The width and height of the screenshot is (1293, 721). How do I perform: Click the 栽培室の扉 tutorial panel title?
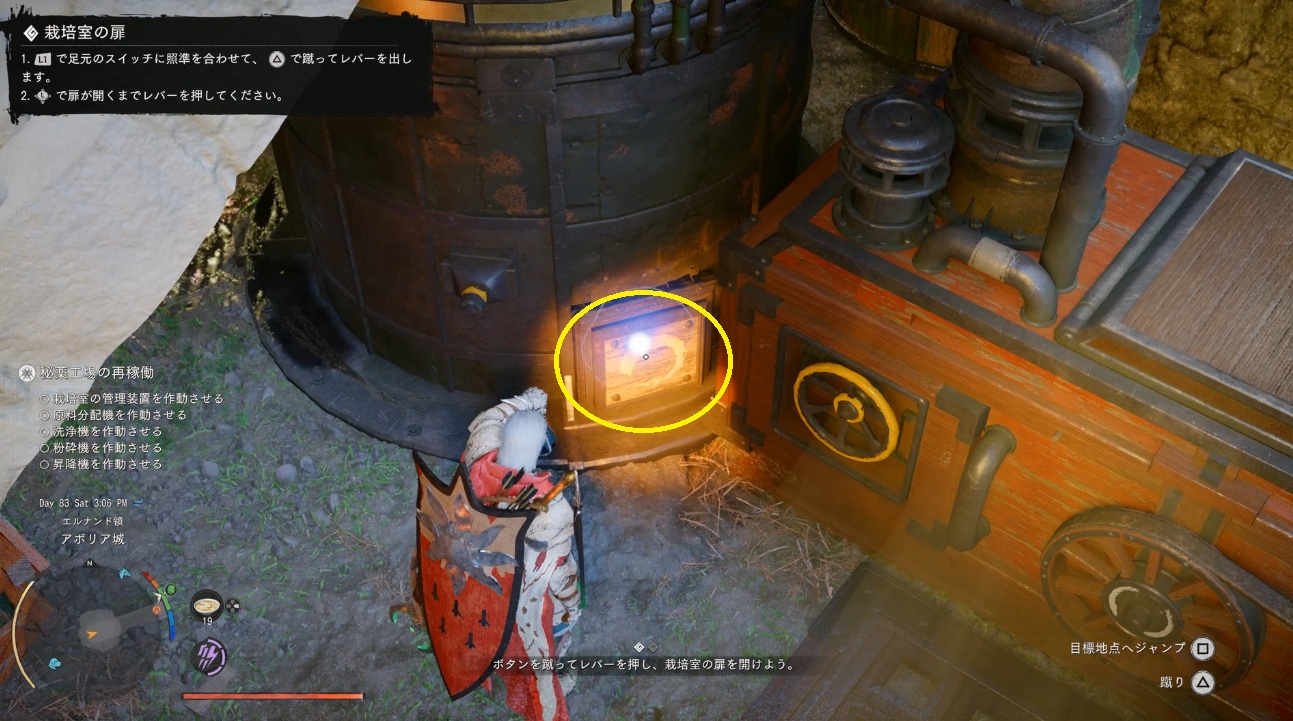pyautogui.click(x=83, y=31)
